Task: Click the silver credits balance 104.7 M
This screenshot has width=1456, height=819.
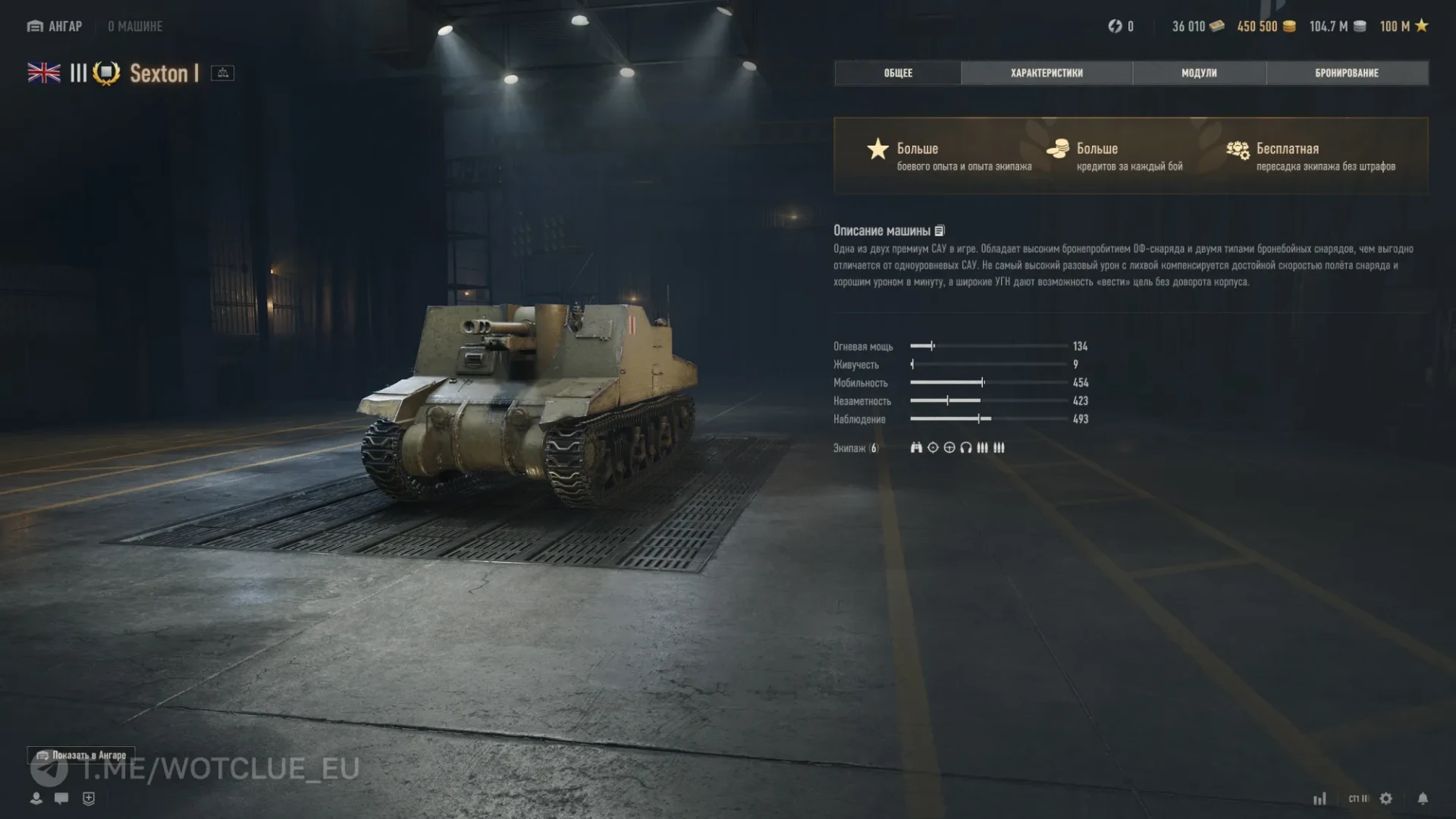Action: 1338,27
